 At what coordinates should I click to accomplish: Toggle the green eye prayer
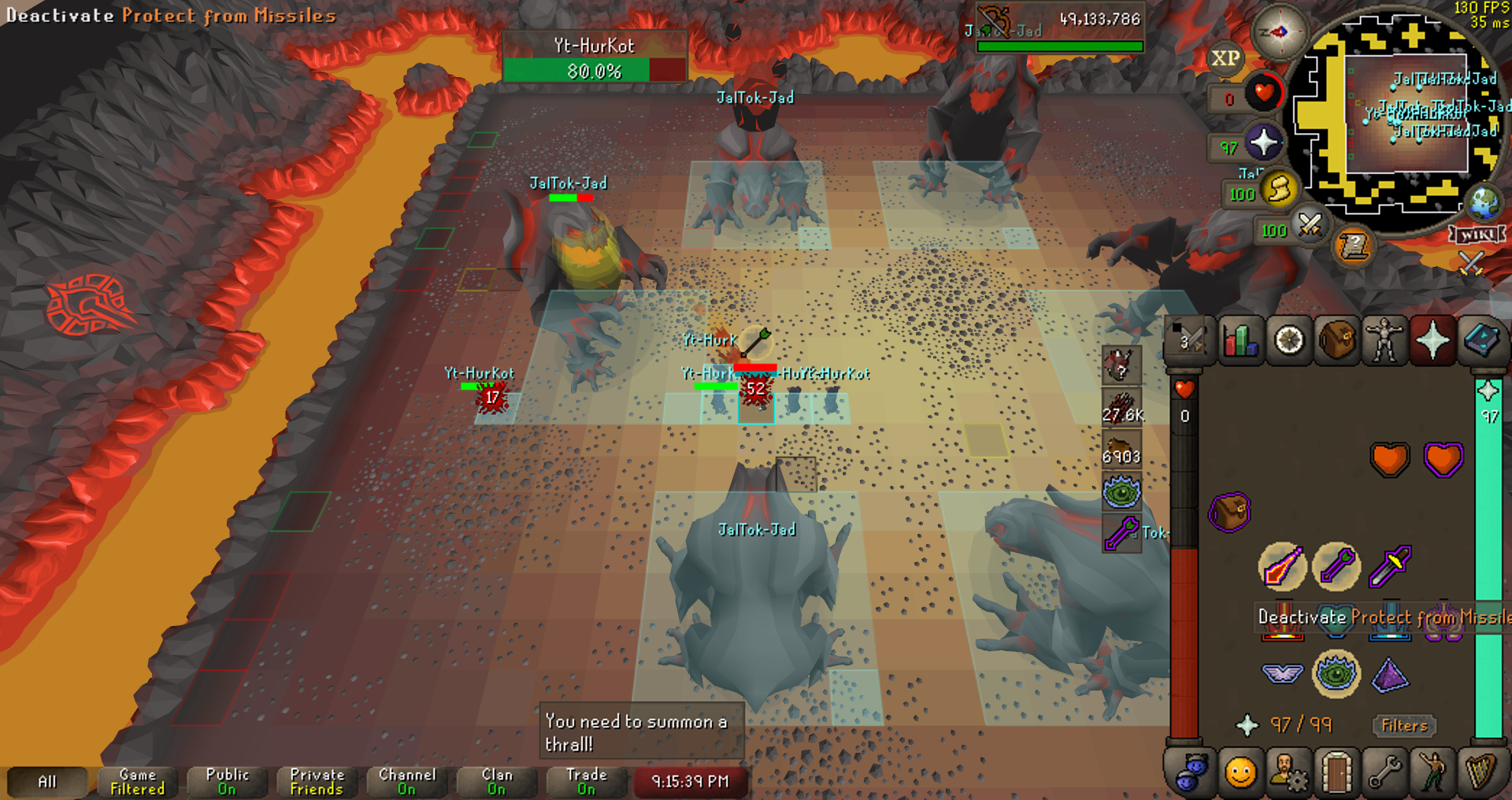click(x=1336, y=673)
